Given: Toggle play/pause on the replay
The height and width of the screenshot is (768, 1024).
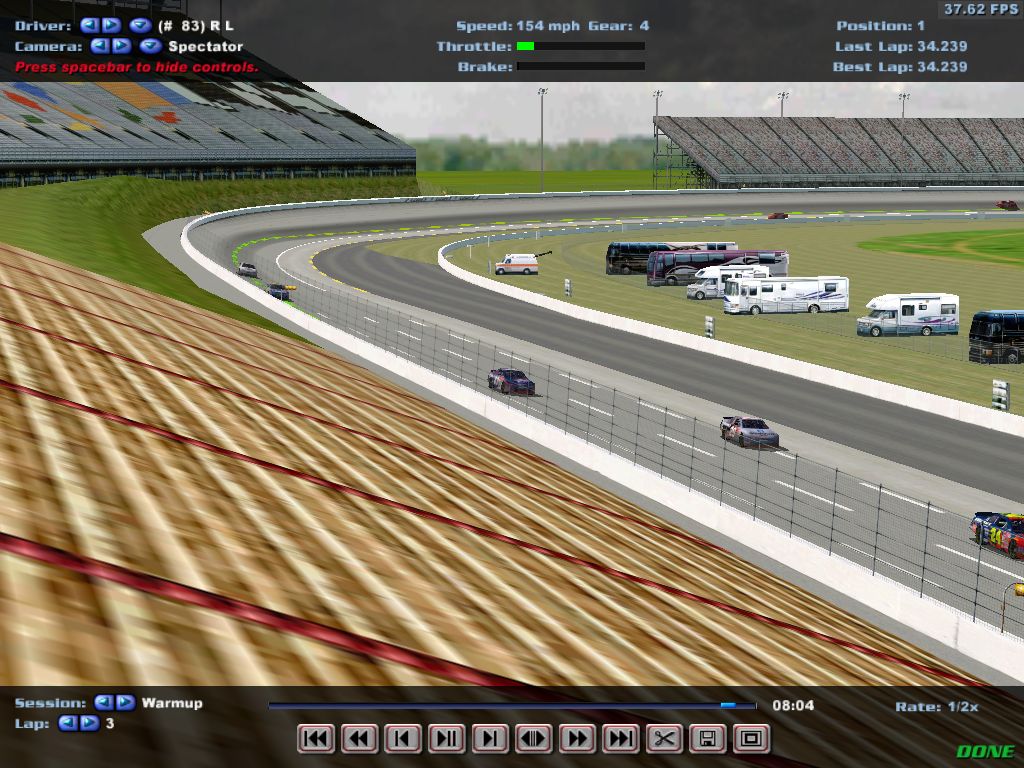Looking at the screenshot, I should 446,739.
